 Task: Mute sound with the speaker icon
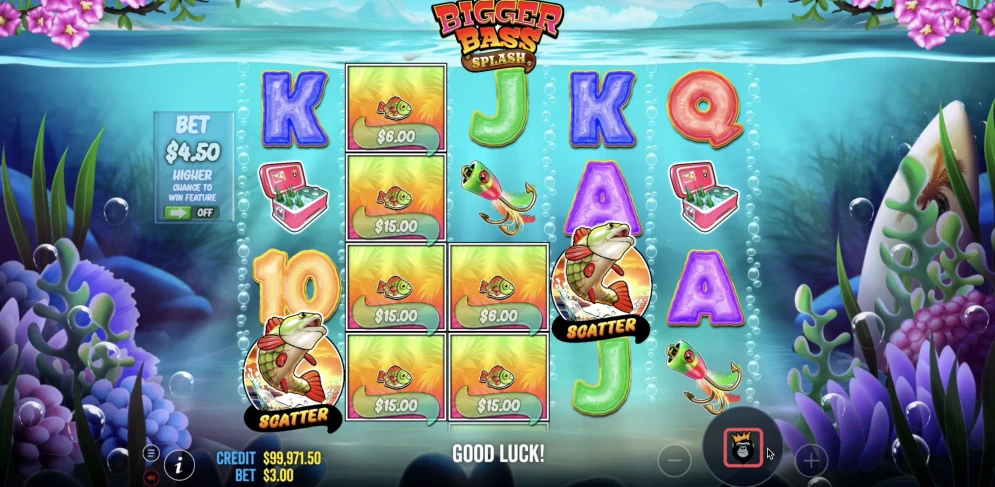tap(152, 477)
